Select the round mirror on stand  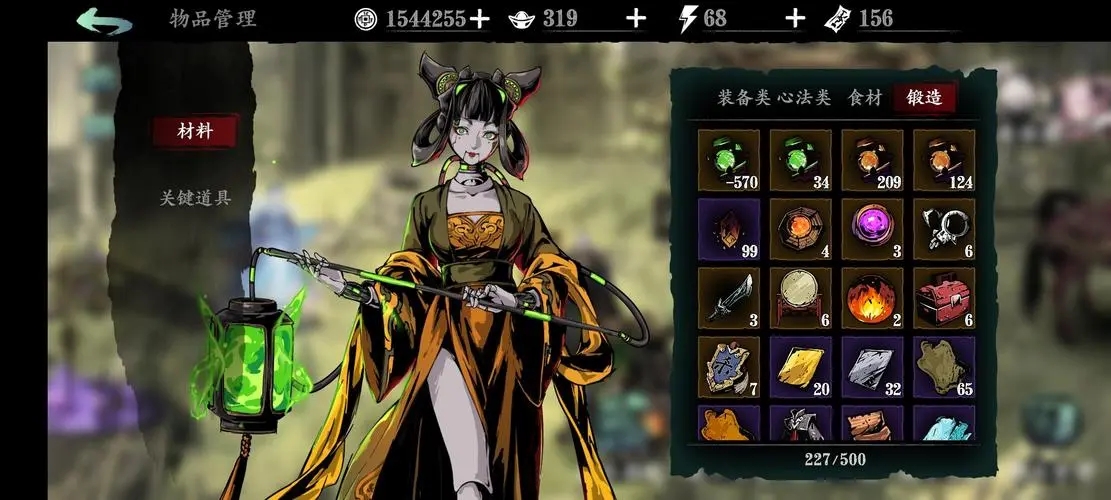tap(800, 298)
